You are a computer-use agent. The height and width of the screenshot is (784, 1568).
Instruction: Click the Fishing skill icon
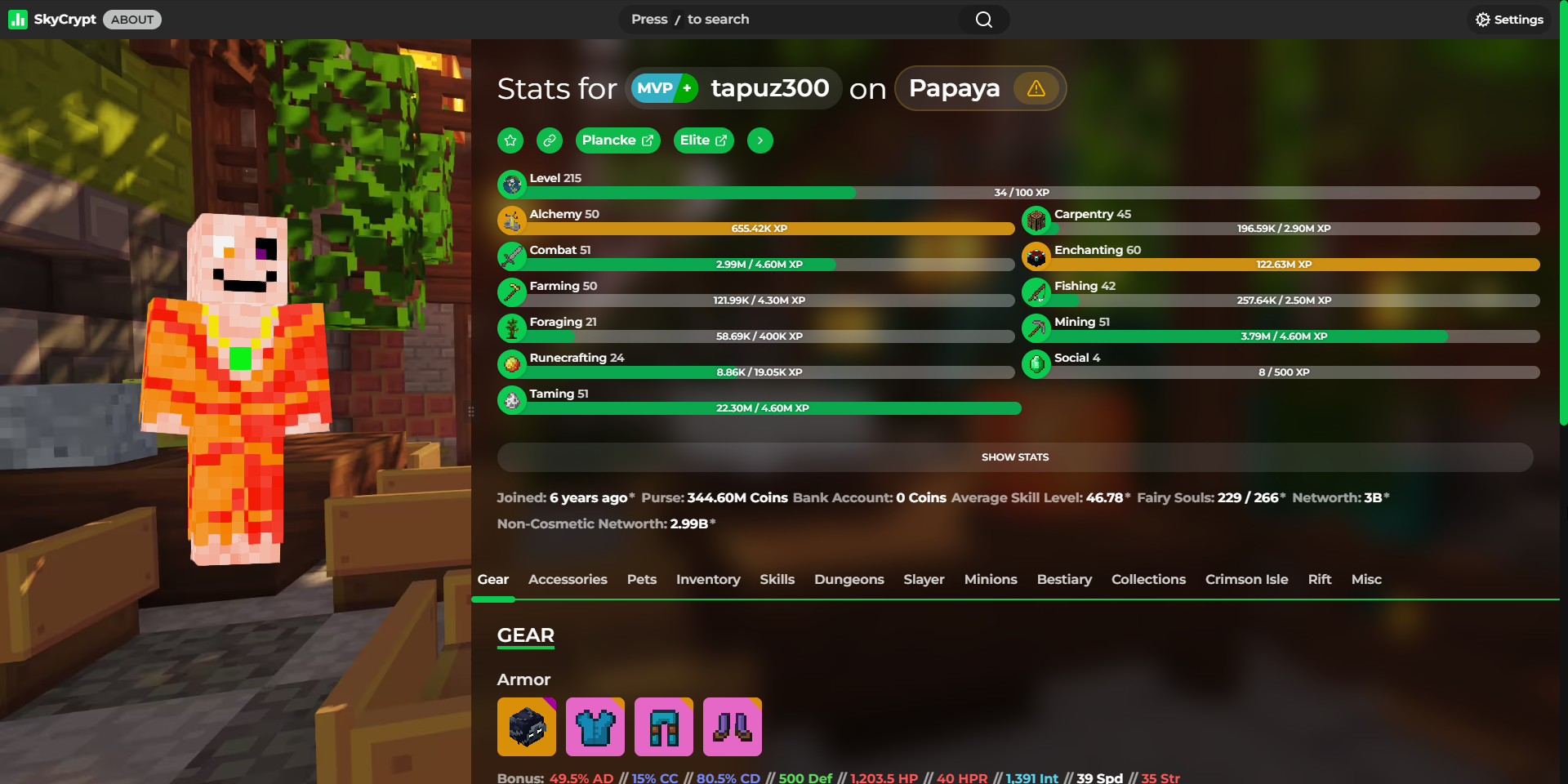(x=1037, y=292)
